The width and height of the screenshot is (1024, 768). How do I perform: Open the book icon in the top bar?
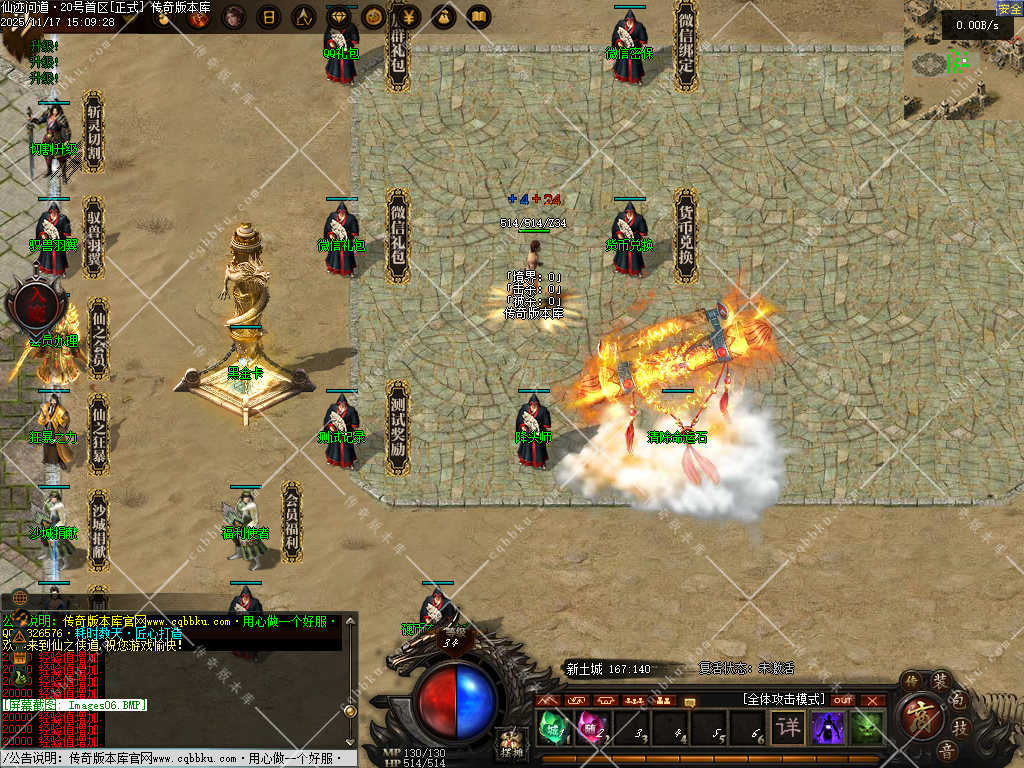point(478,17)
